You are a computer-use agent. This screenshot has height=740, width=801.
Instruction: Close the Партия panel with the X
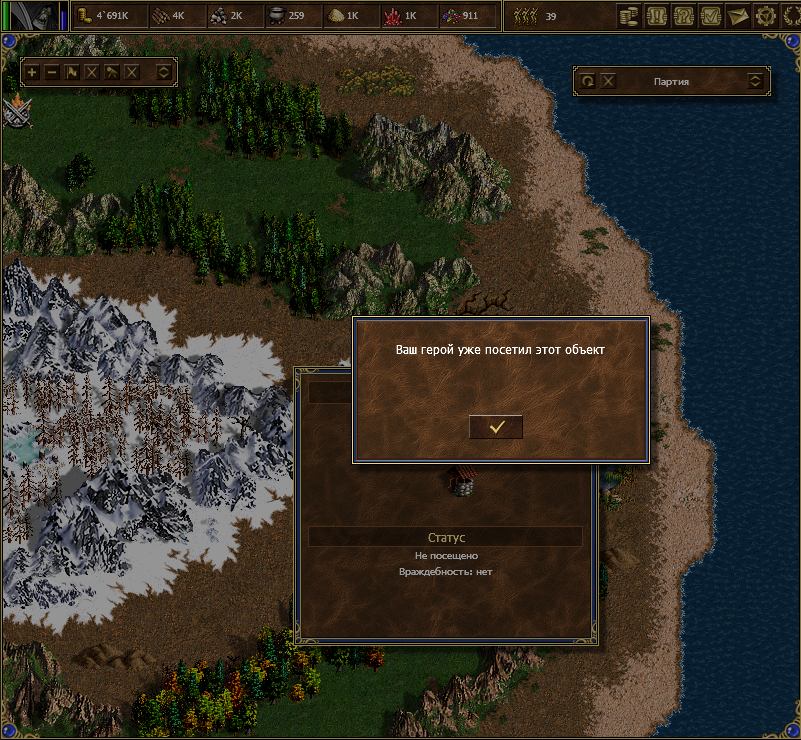click(x=608, y=81)
